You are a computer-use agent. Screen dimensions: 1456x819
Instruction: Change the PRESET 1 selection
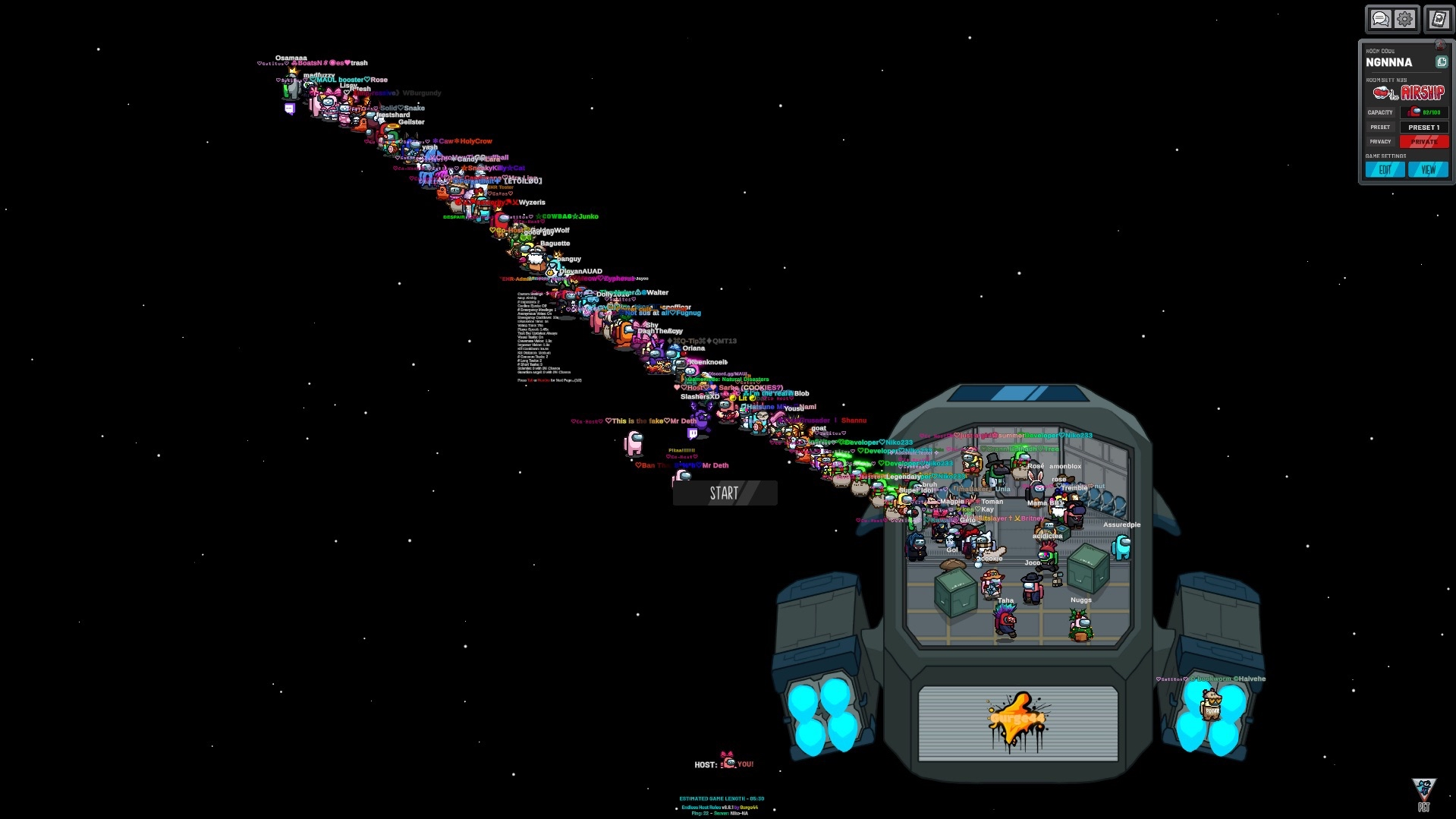click(x=1423, y=127)
